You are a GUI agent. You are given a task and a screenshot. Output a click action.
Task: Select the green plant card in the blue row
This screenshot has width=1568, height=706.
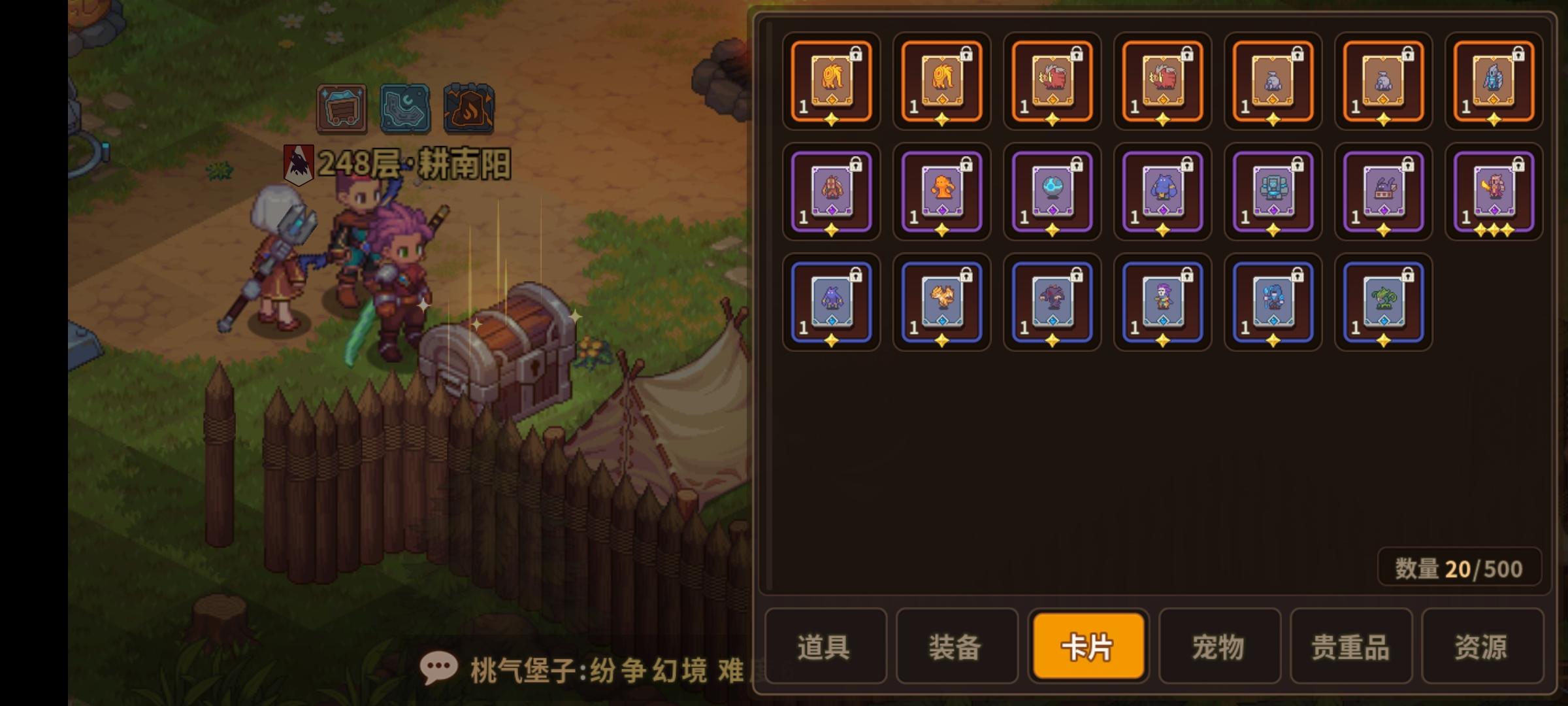coord(1382,301)
